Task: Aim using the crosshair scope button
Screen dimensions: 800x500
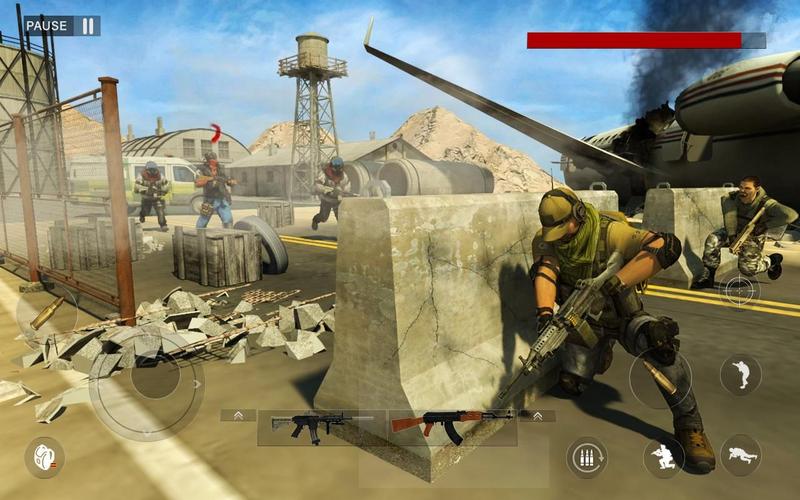Action: (739, 290)
